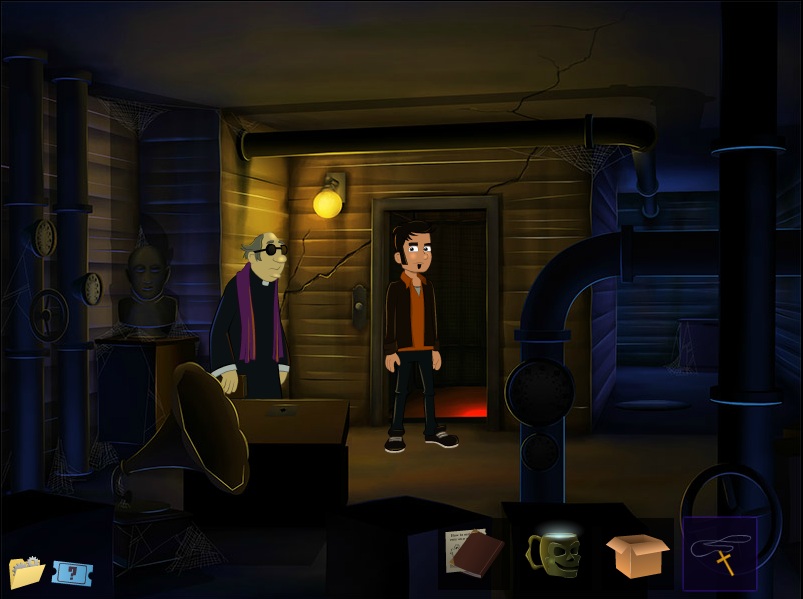This screenshot has height=599, width=803.
Task: Pick the skull-faced mug inventory item
Action: [553, 551]
